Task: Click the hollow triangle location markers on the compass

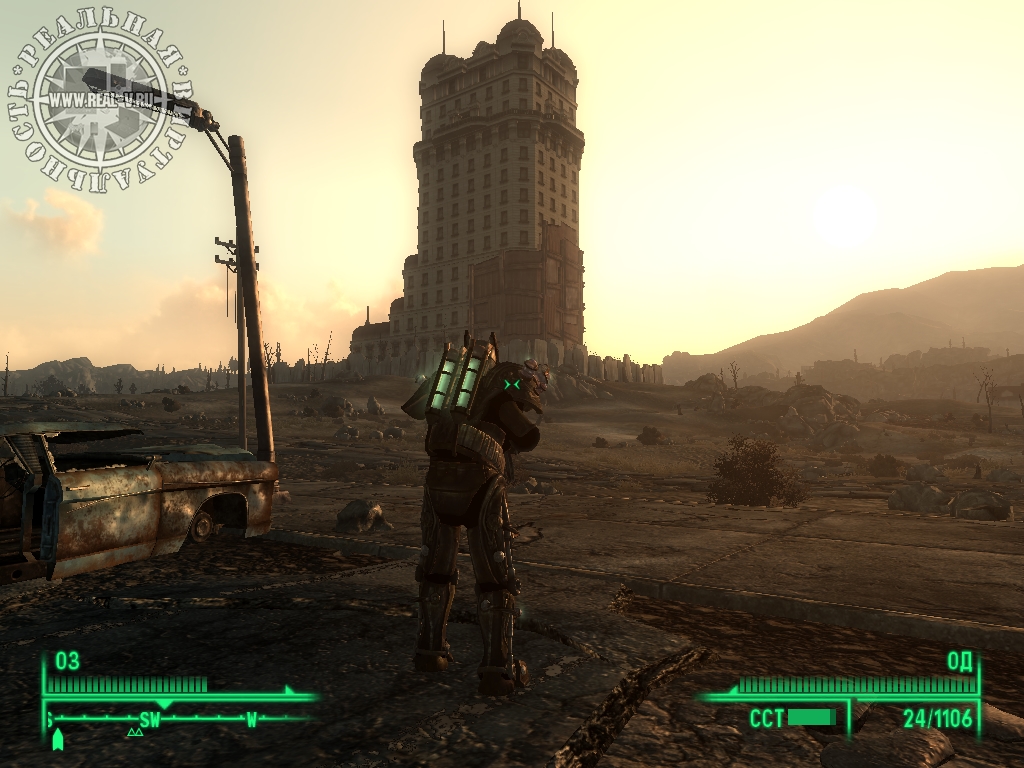Action: click(x=135, y=733)
